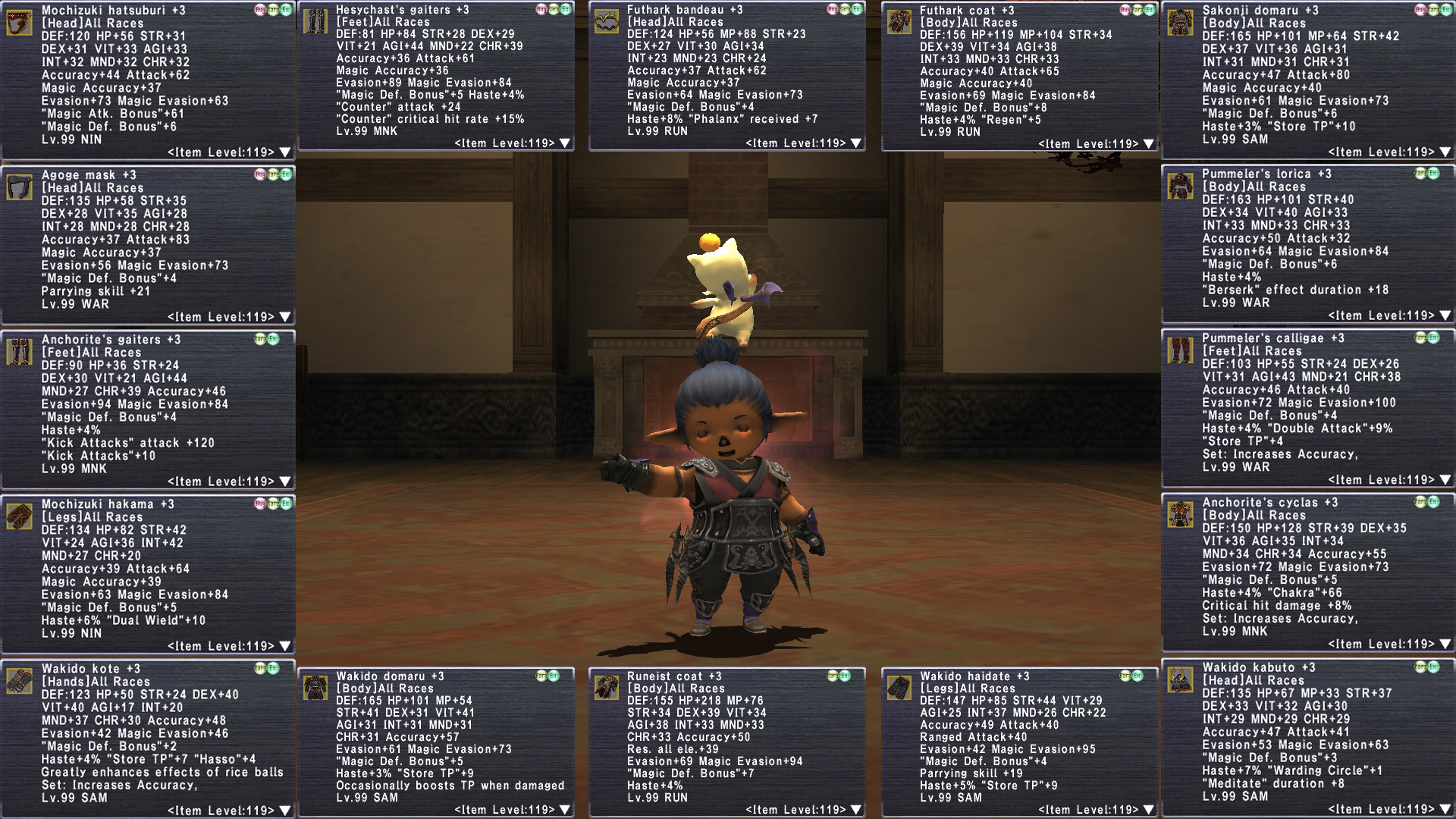Choose the Pummeler's lorica +3 icon

[x=1180, y=186]
